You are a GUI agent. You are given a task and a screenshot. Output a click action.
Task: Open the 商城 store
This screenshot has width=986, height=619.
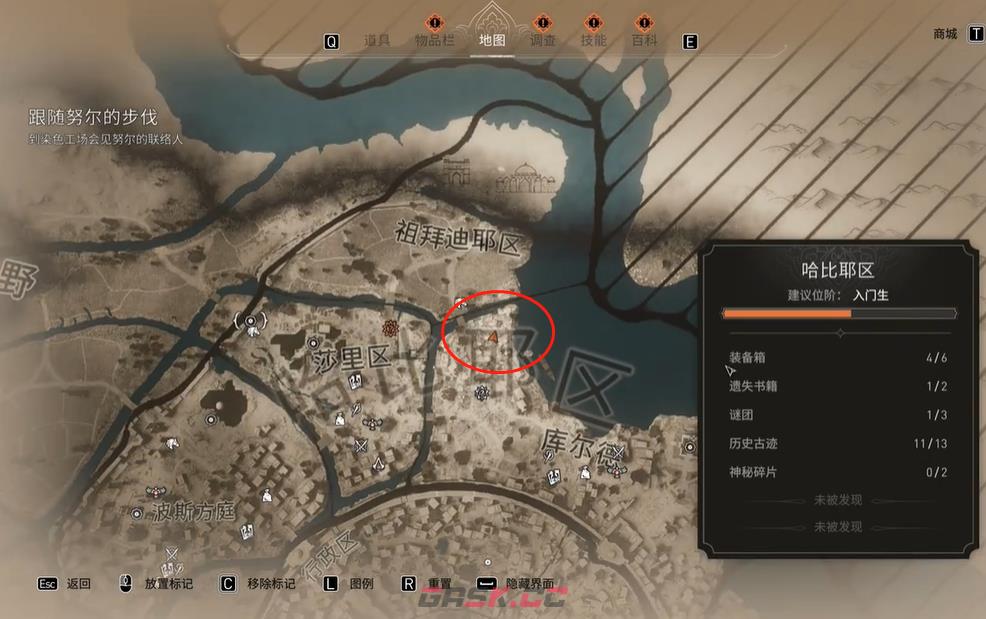945,34
